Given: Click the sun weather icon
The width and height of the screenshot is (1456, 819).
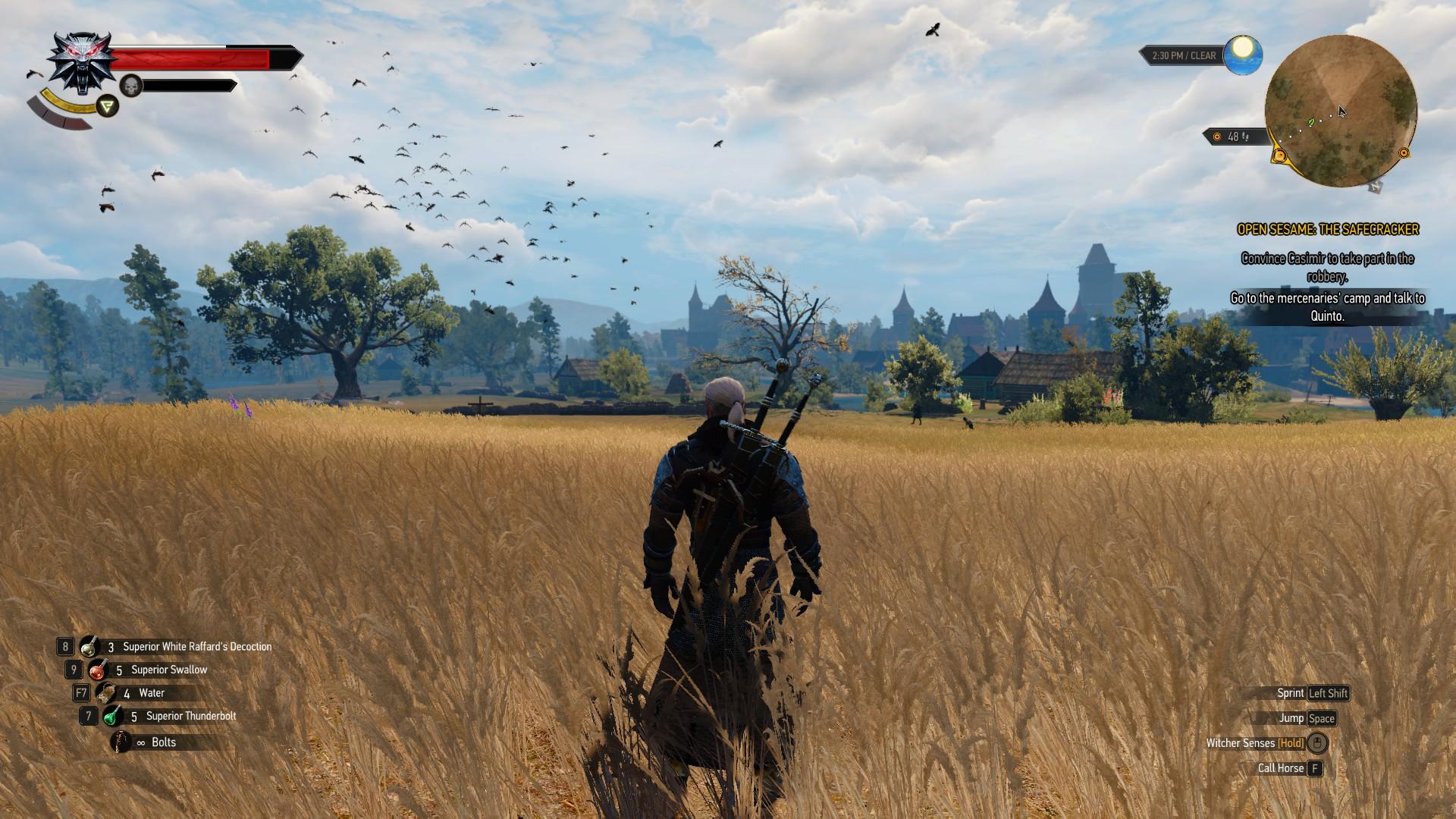Looking at the screenshot, I should pyautogui.click(x=1242, y=53).
